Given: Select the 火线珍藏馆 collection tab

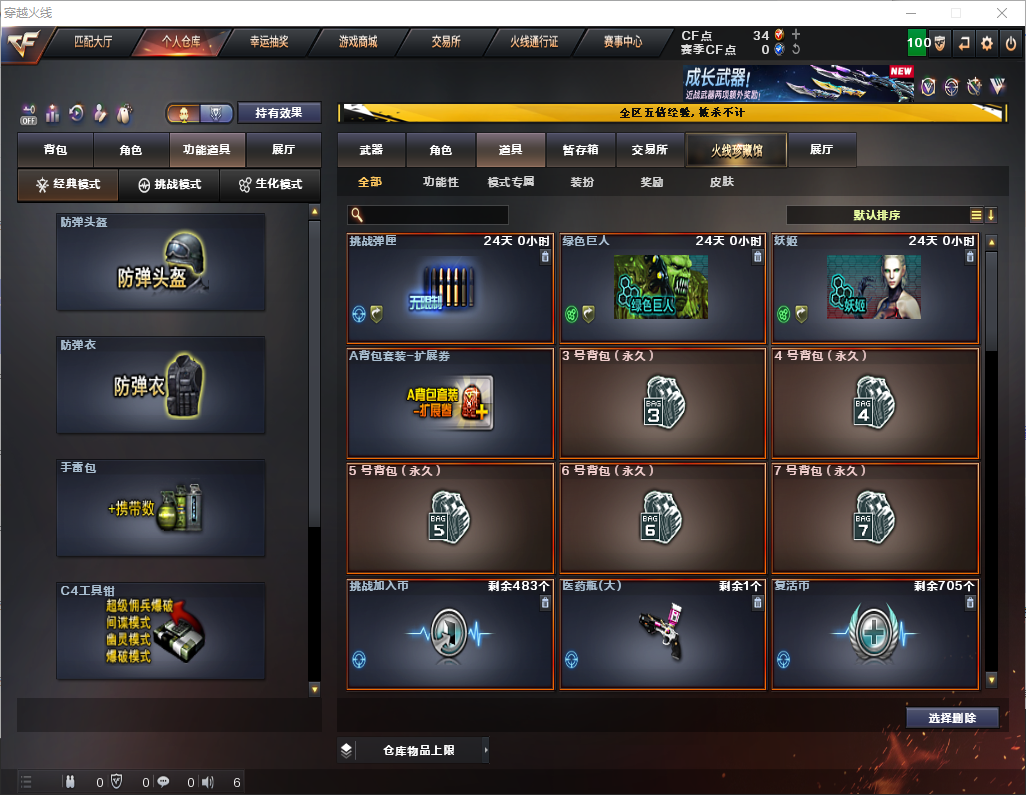Looking at the screenshot, I should [736, 150].
